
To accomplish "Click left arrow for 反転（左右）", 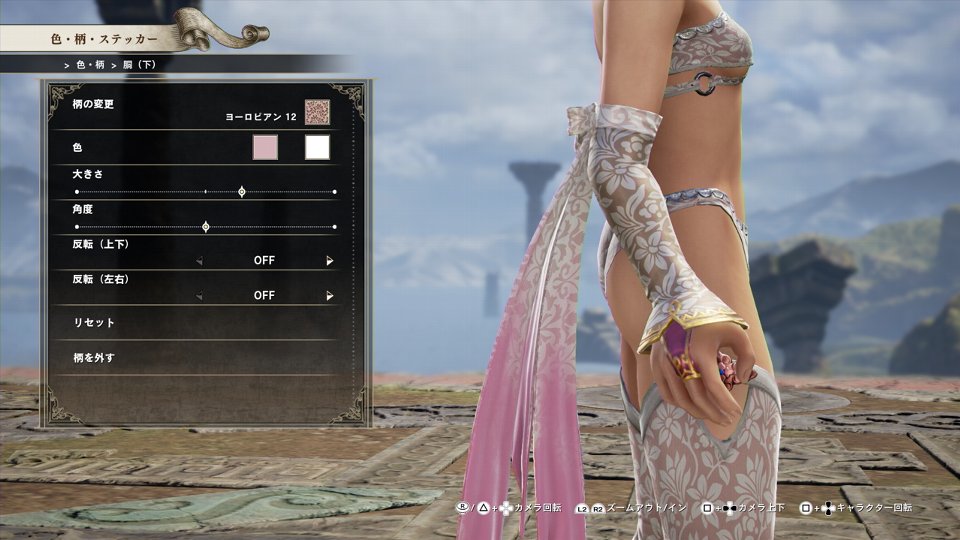I will pos(199,296).
